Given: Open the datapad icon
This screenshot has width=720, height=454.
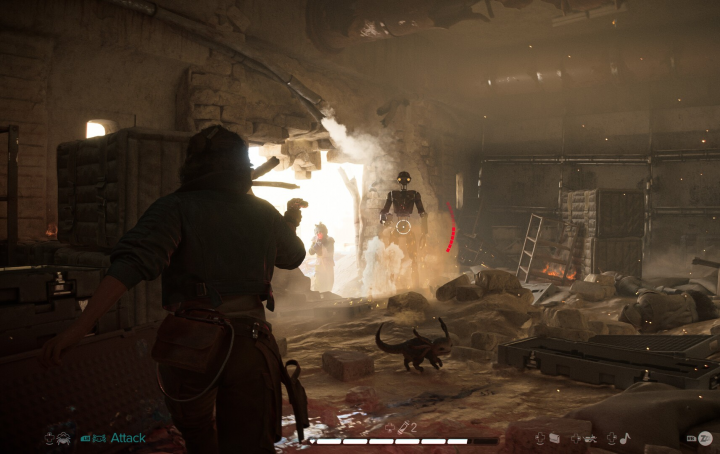Looking at the screenshot, I should (553, 438).
